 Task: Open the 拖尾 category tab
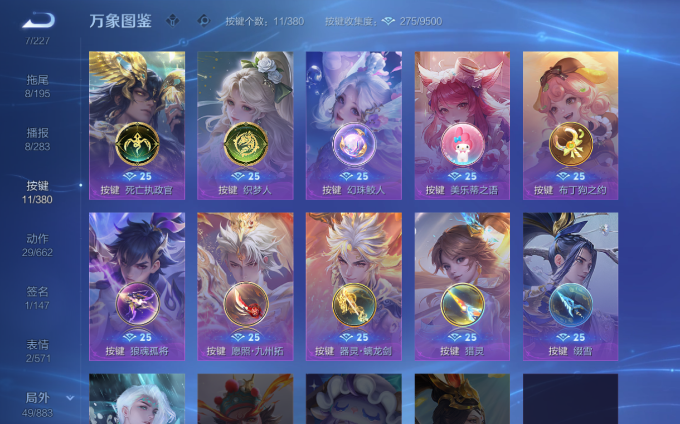pos(38,85)
